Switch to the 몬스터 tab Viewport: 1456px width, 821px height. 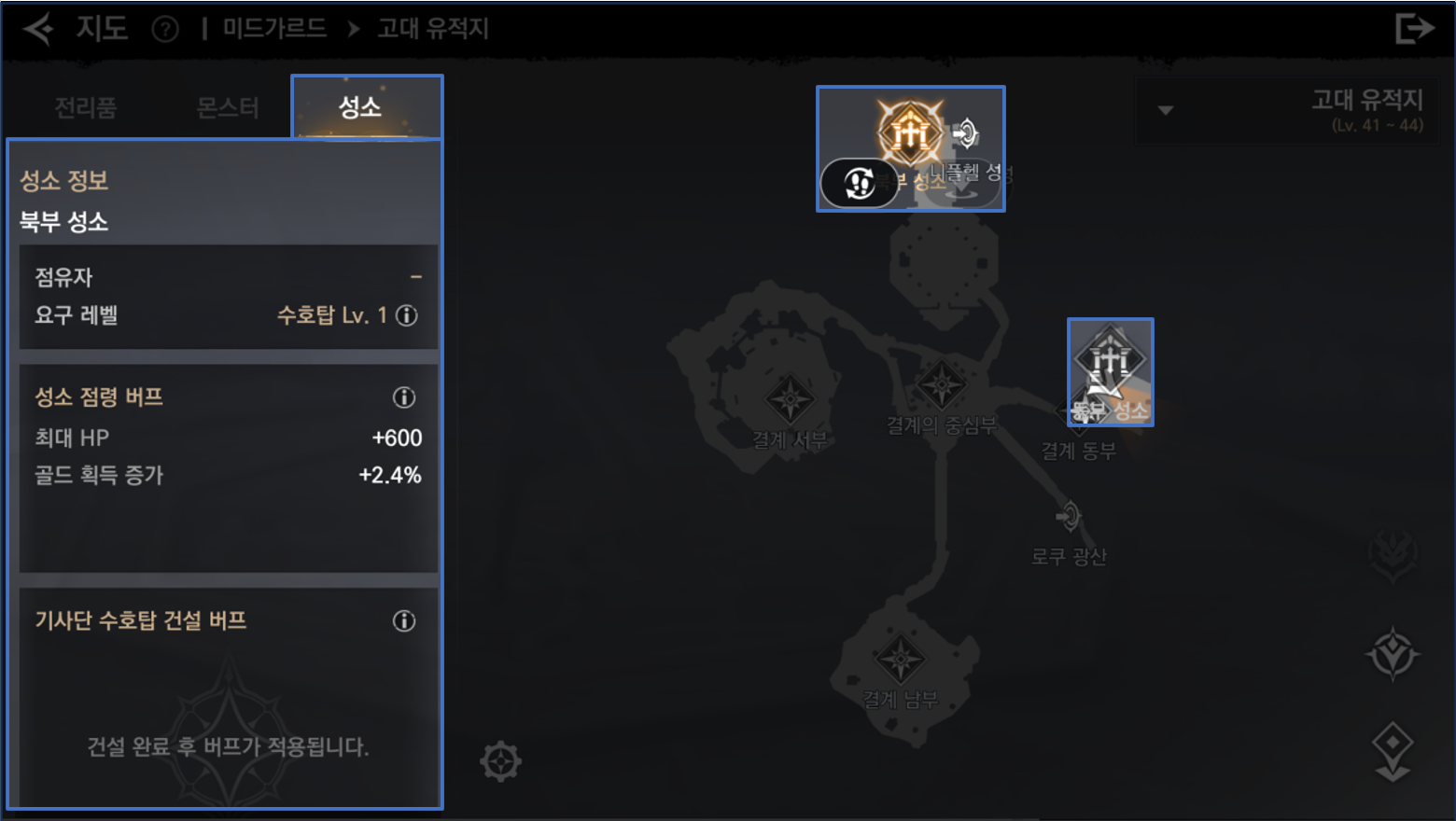click(227, 108)
